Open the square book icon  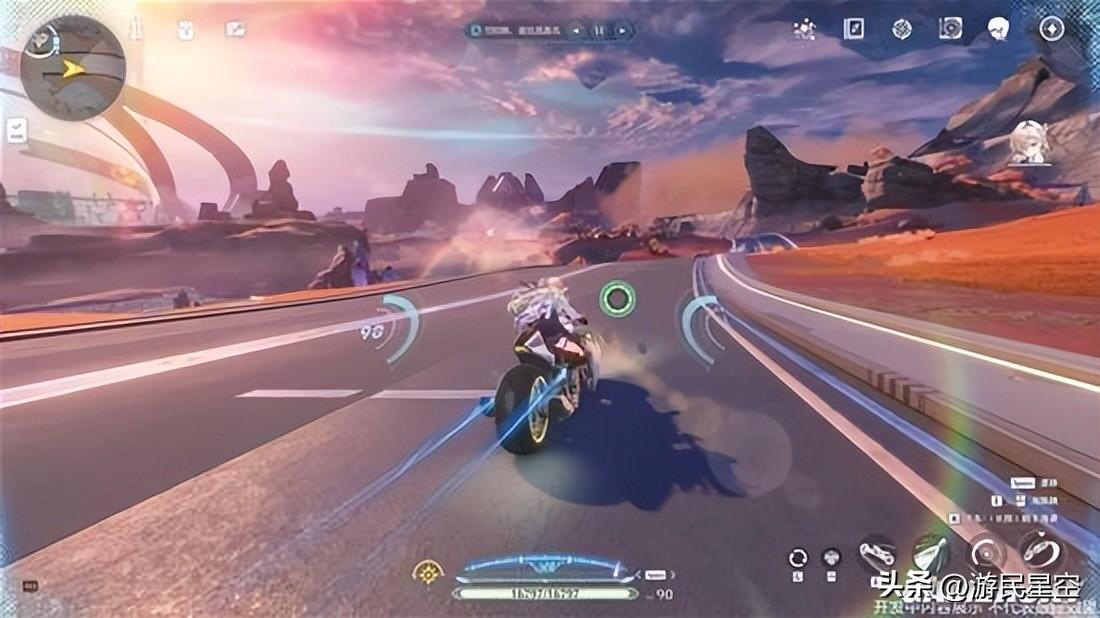point(853,28)
